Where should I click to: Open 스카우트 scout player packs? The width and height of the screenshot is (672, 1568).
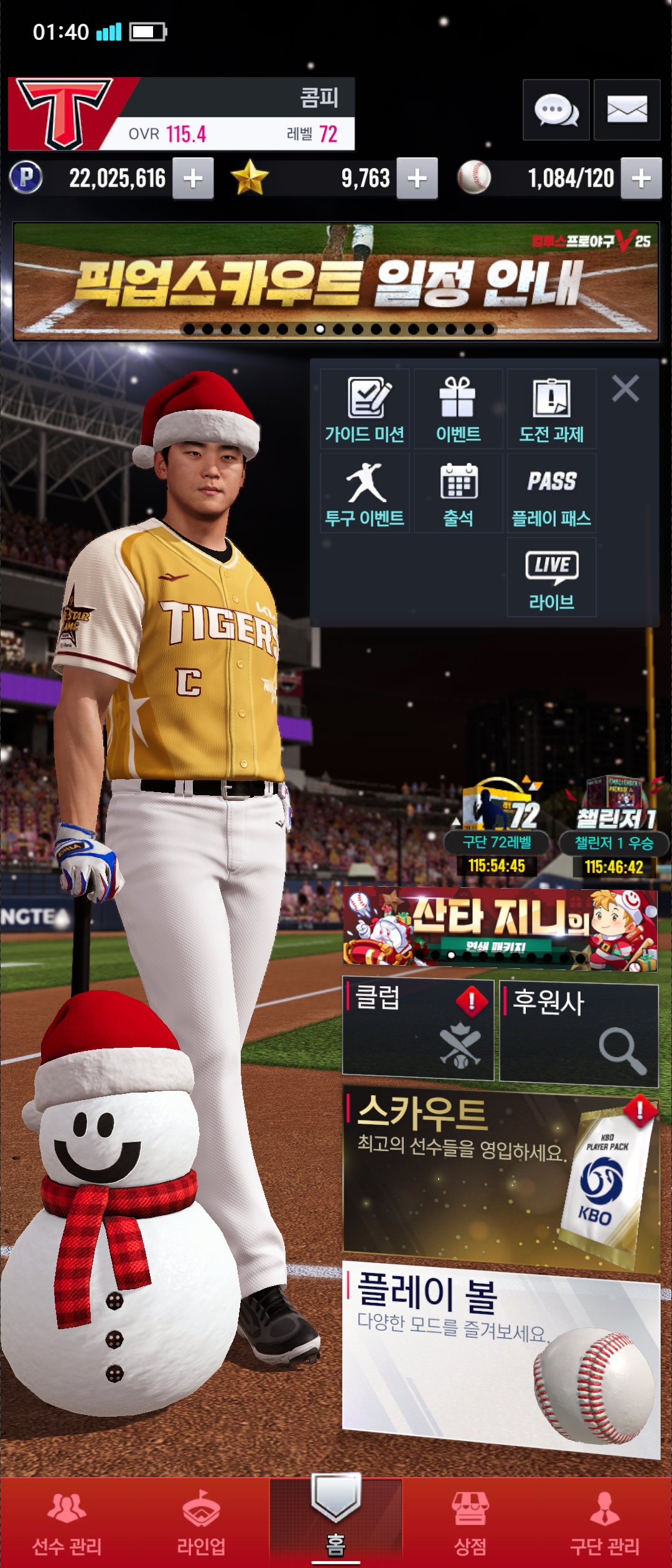501,1176
